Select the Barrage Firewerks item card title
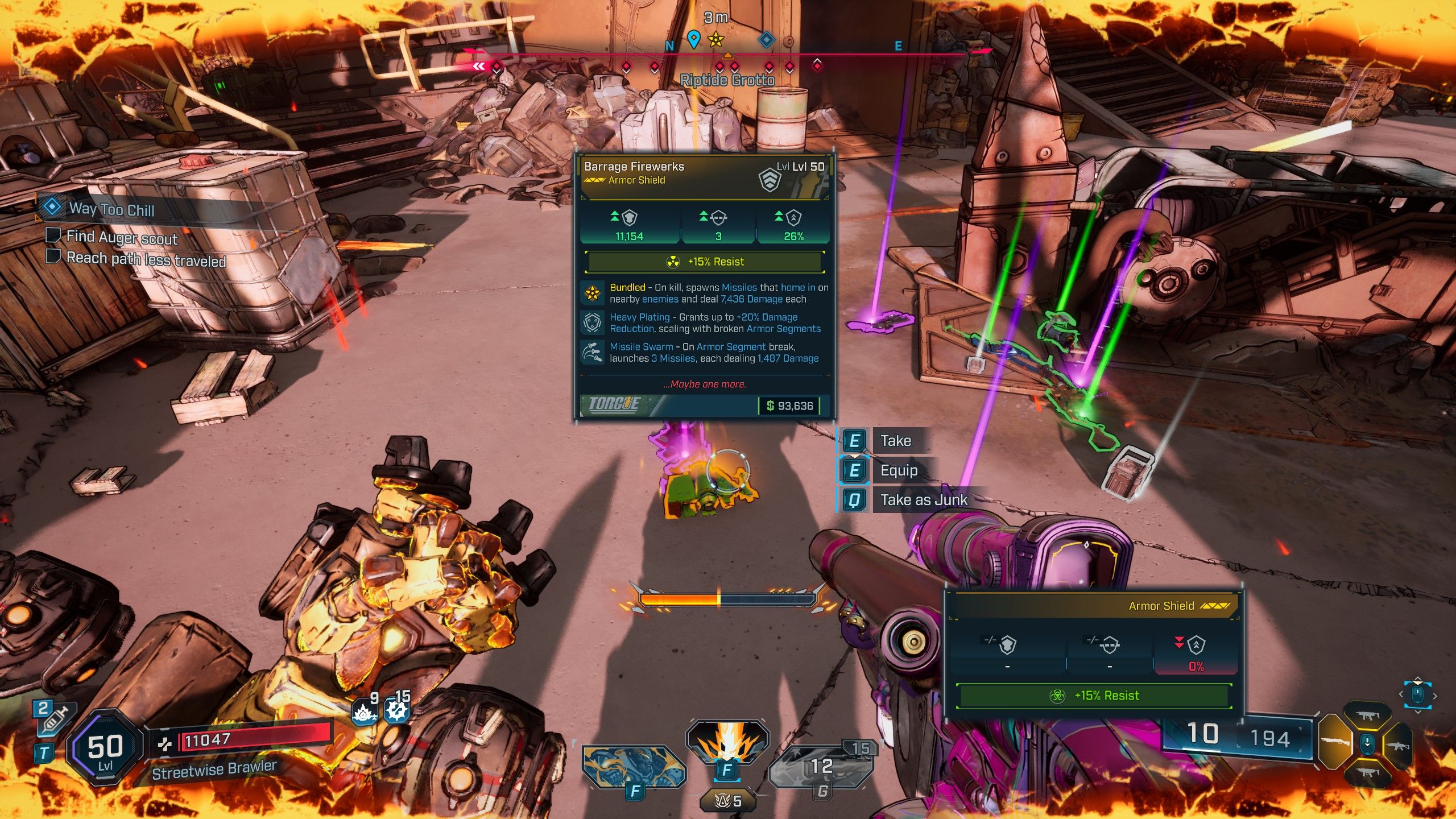The height and width of the screenshot is (819, 1456). pos(634,167)
